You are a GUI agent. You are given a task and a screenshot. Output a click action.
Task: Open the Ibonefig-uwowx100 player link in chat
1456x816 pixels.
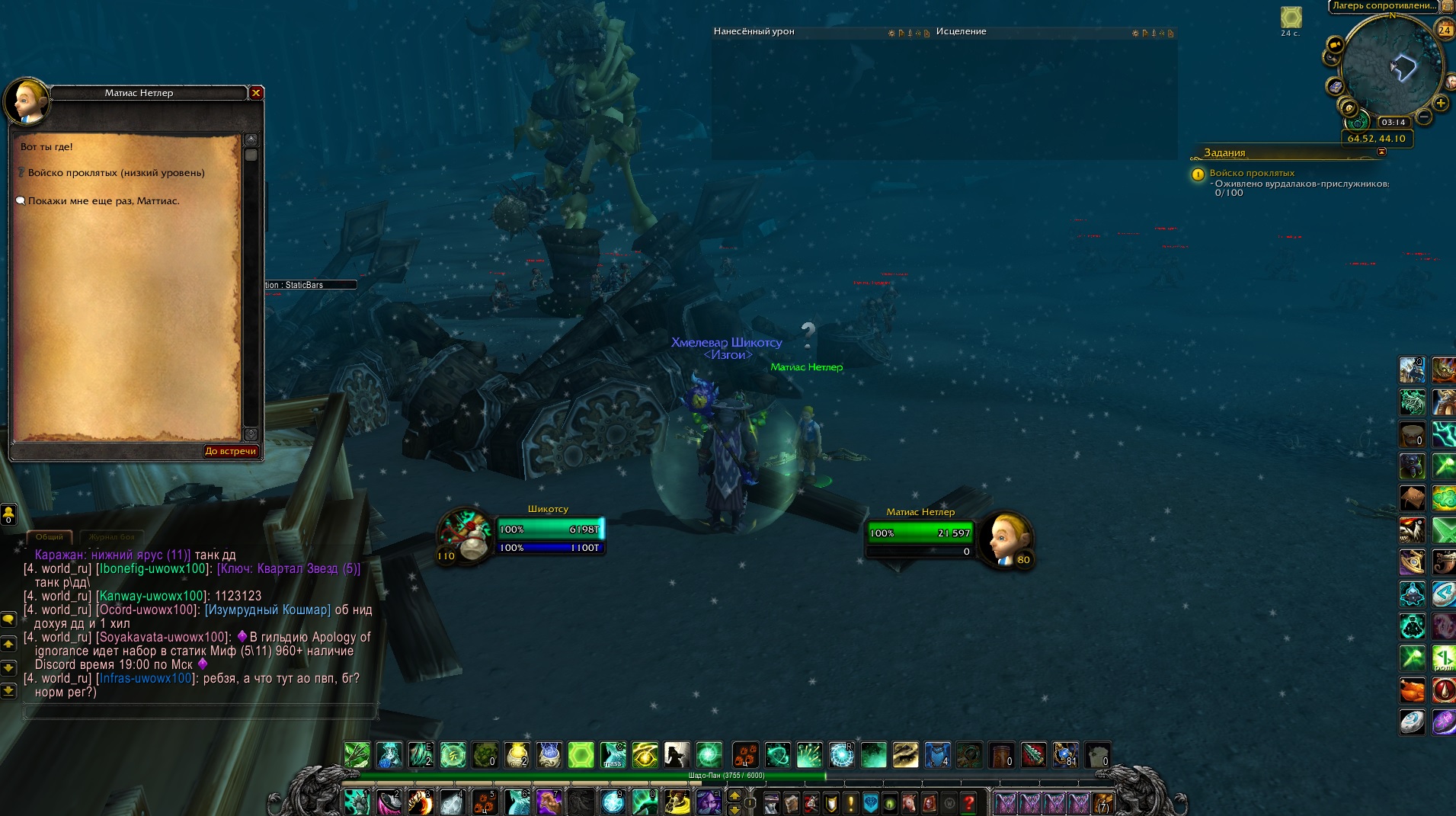(x=152, y=568)
